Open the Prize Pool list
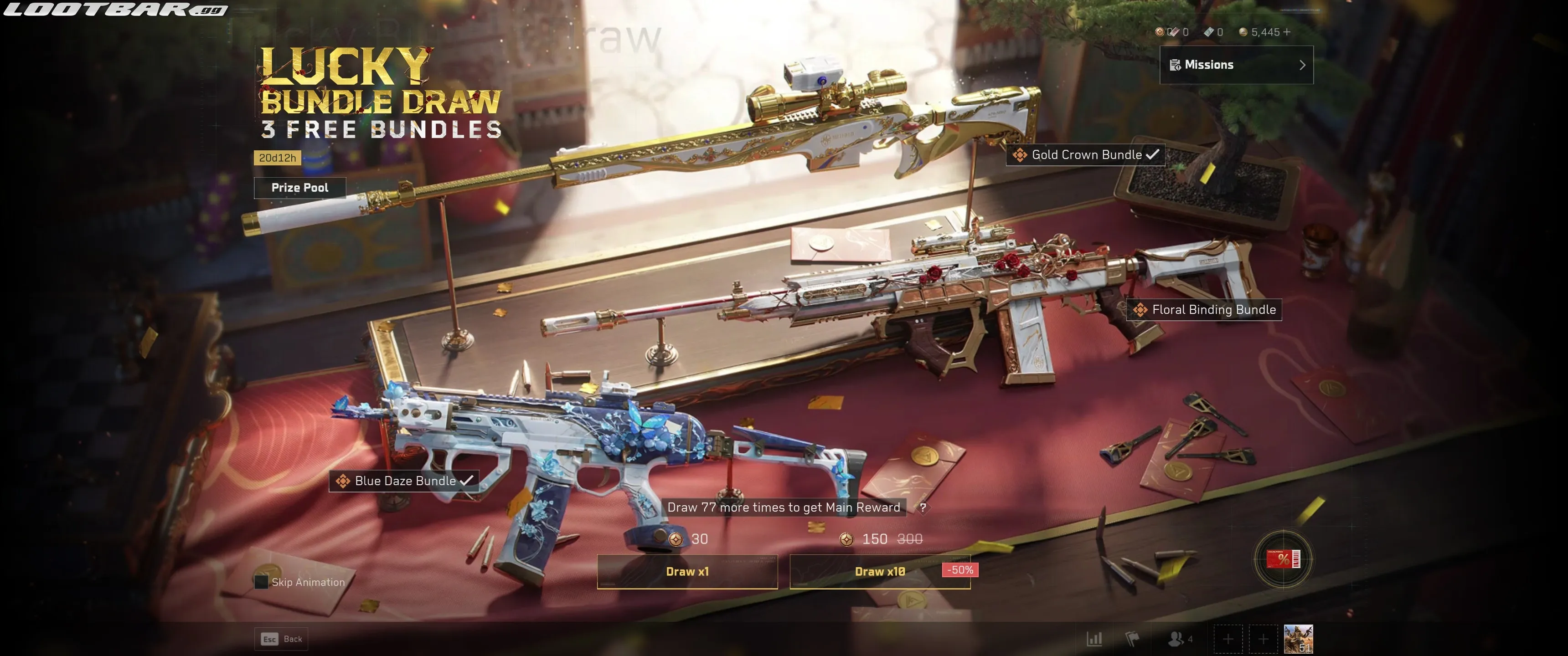This screenshot has width=1568, height=656. pyautogui.click(x=299, y=187)
